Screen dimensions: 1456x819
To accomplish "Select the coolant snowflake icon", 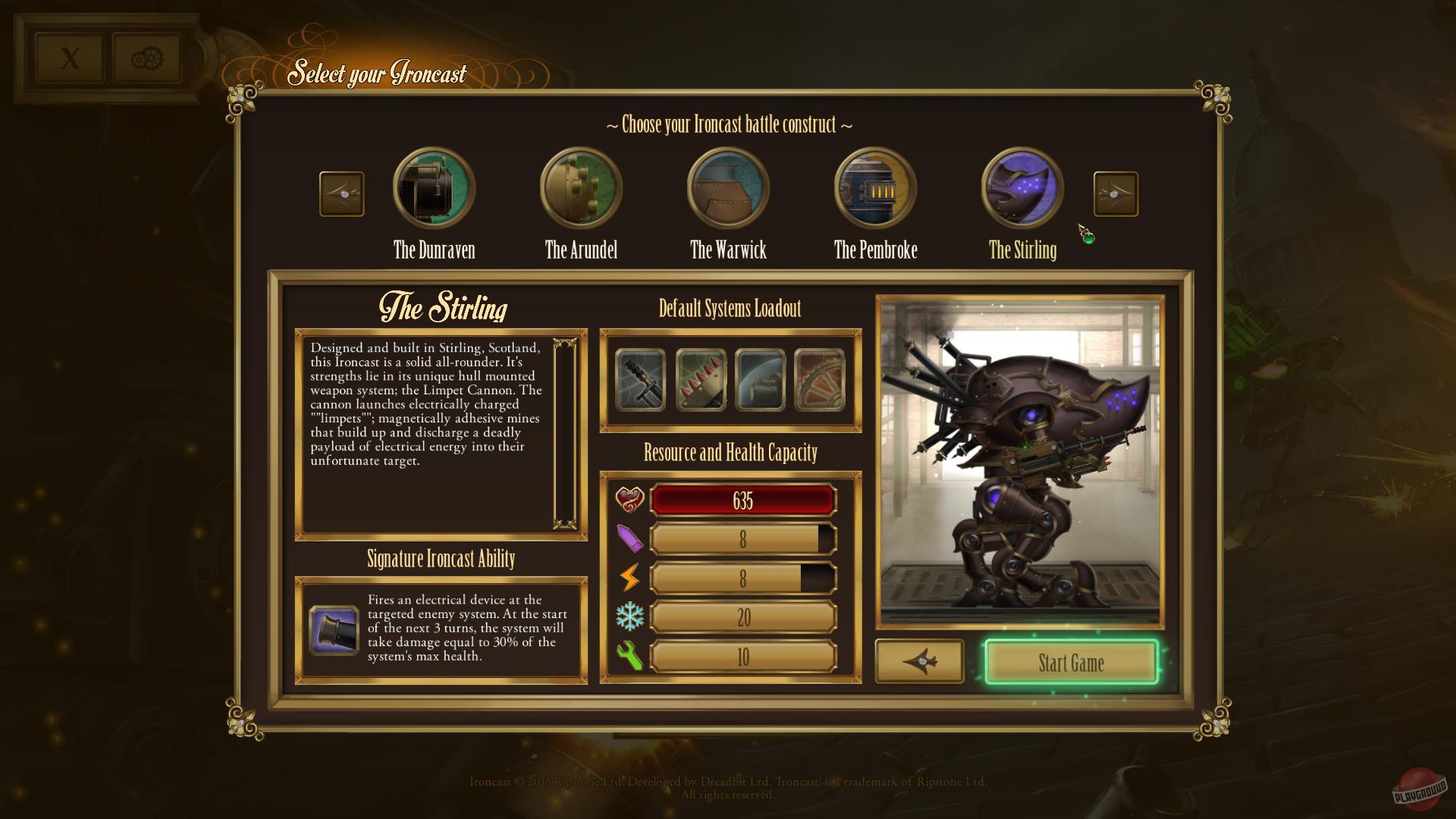I will tap(632, 617).
